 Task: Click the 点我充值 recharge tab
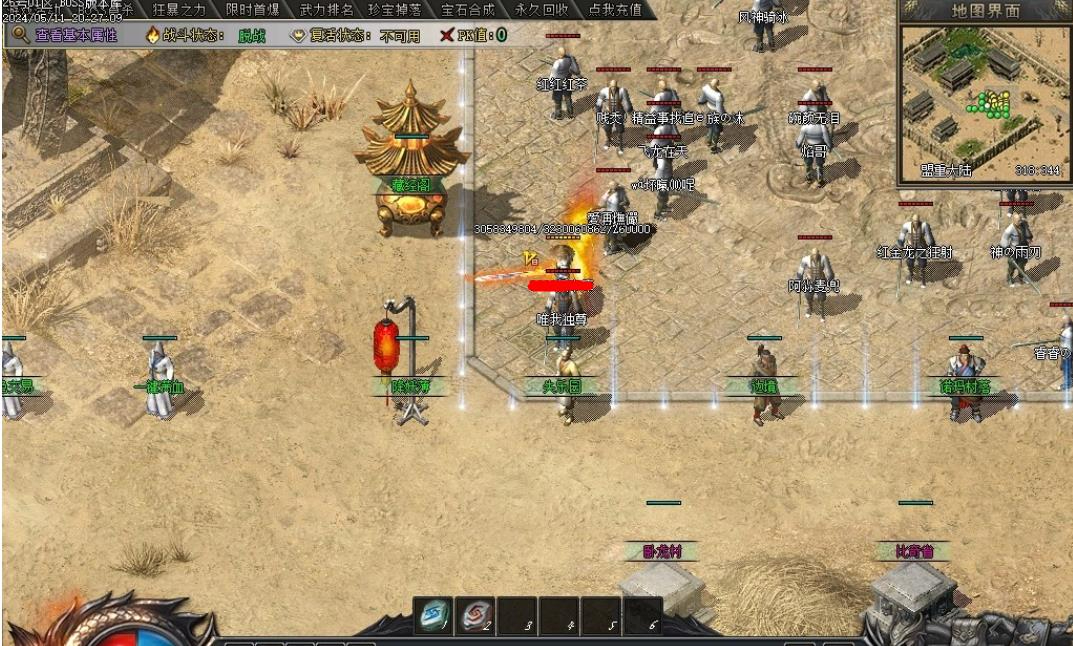615,10
